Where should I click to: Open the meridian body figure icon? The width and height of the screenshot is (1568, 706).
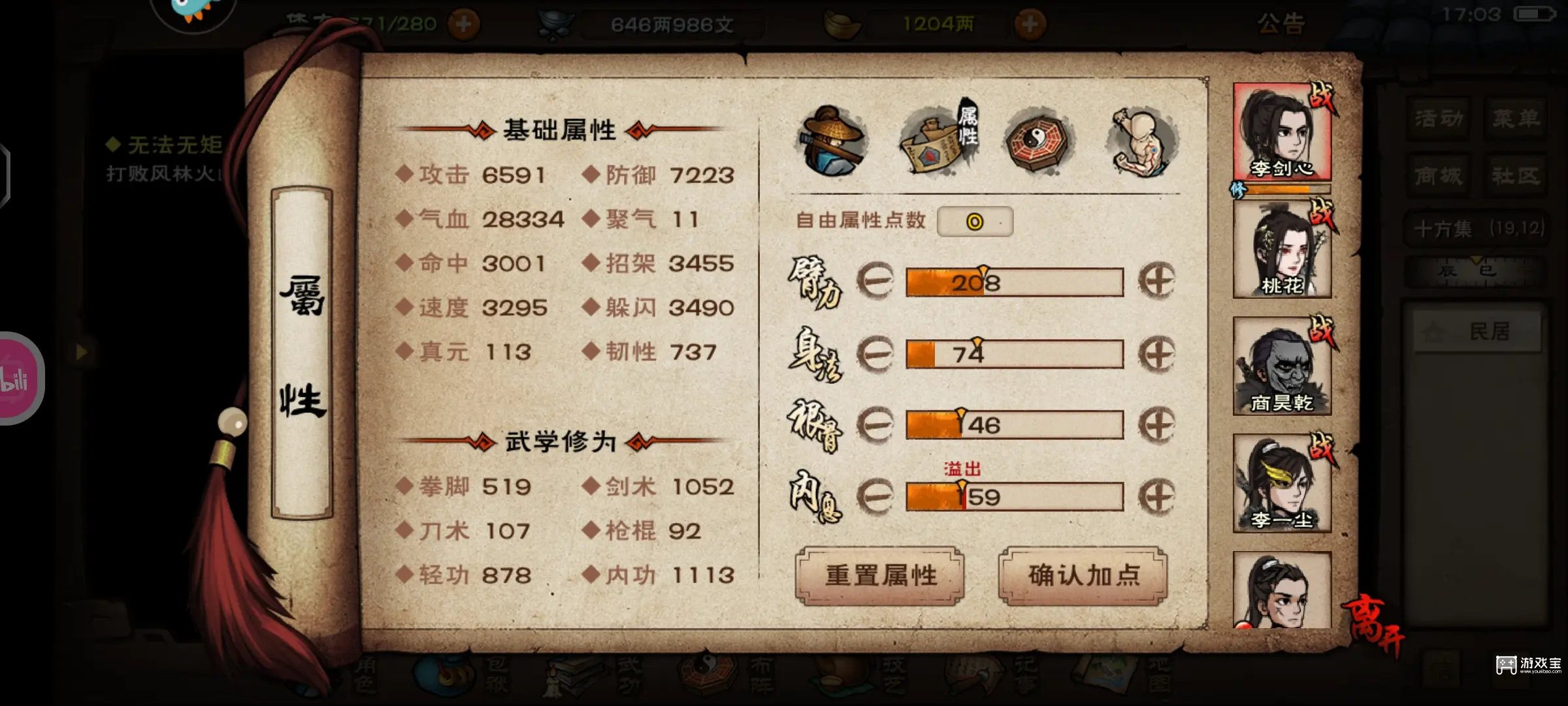point(1140,137)
